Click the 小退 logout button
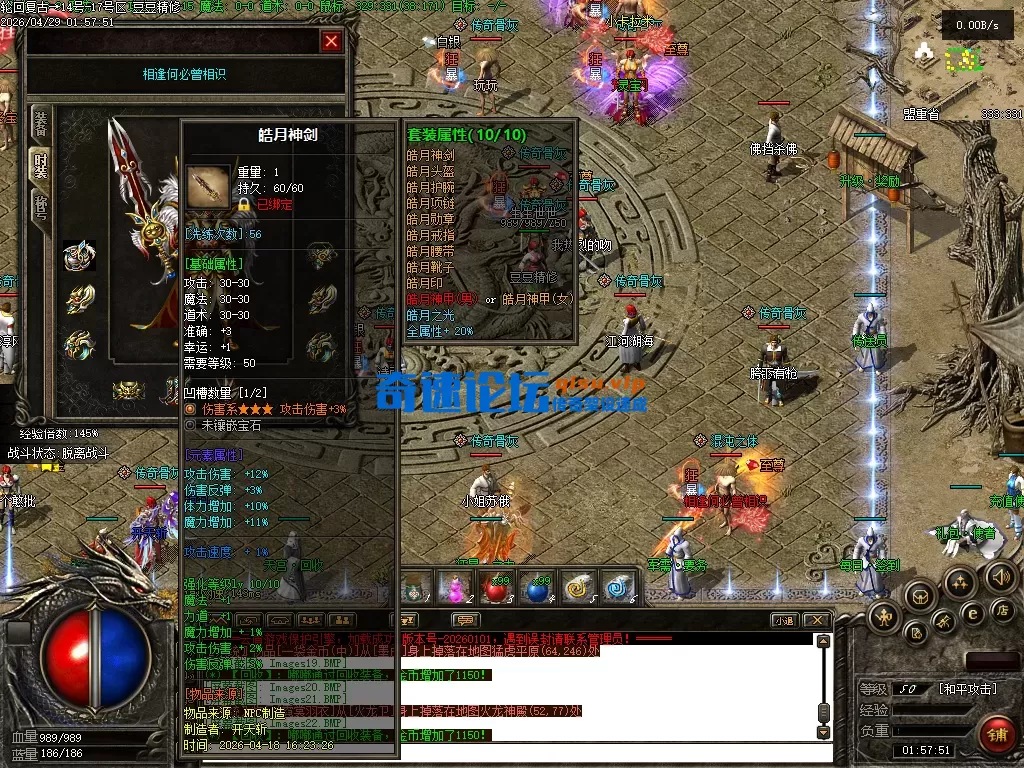 (784, 620)
